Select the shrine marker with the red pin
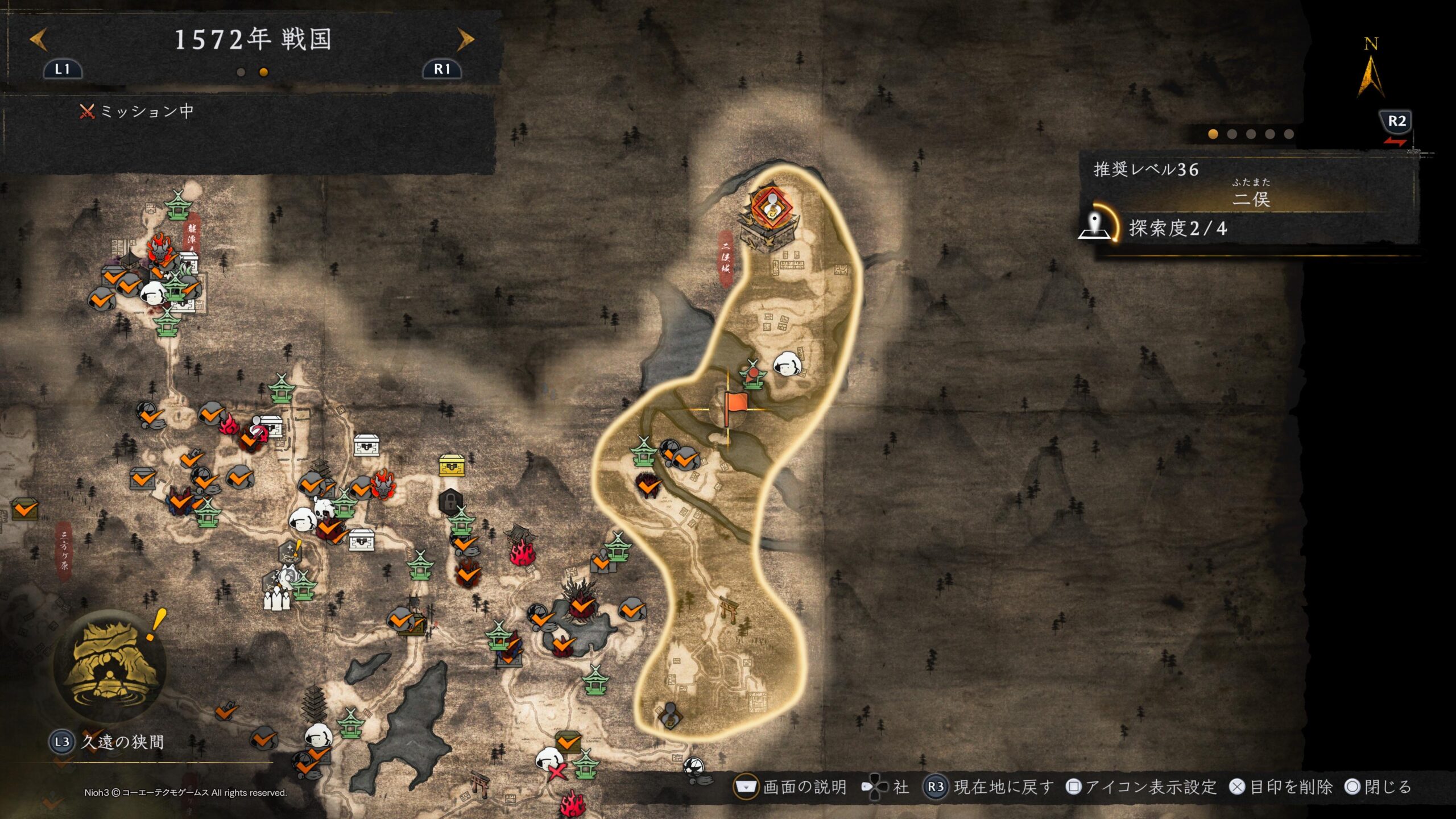The image size is (1456, 819). (753, 375)
